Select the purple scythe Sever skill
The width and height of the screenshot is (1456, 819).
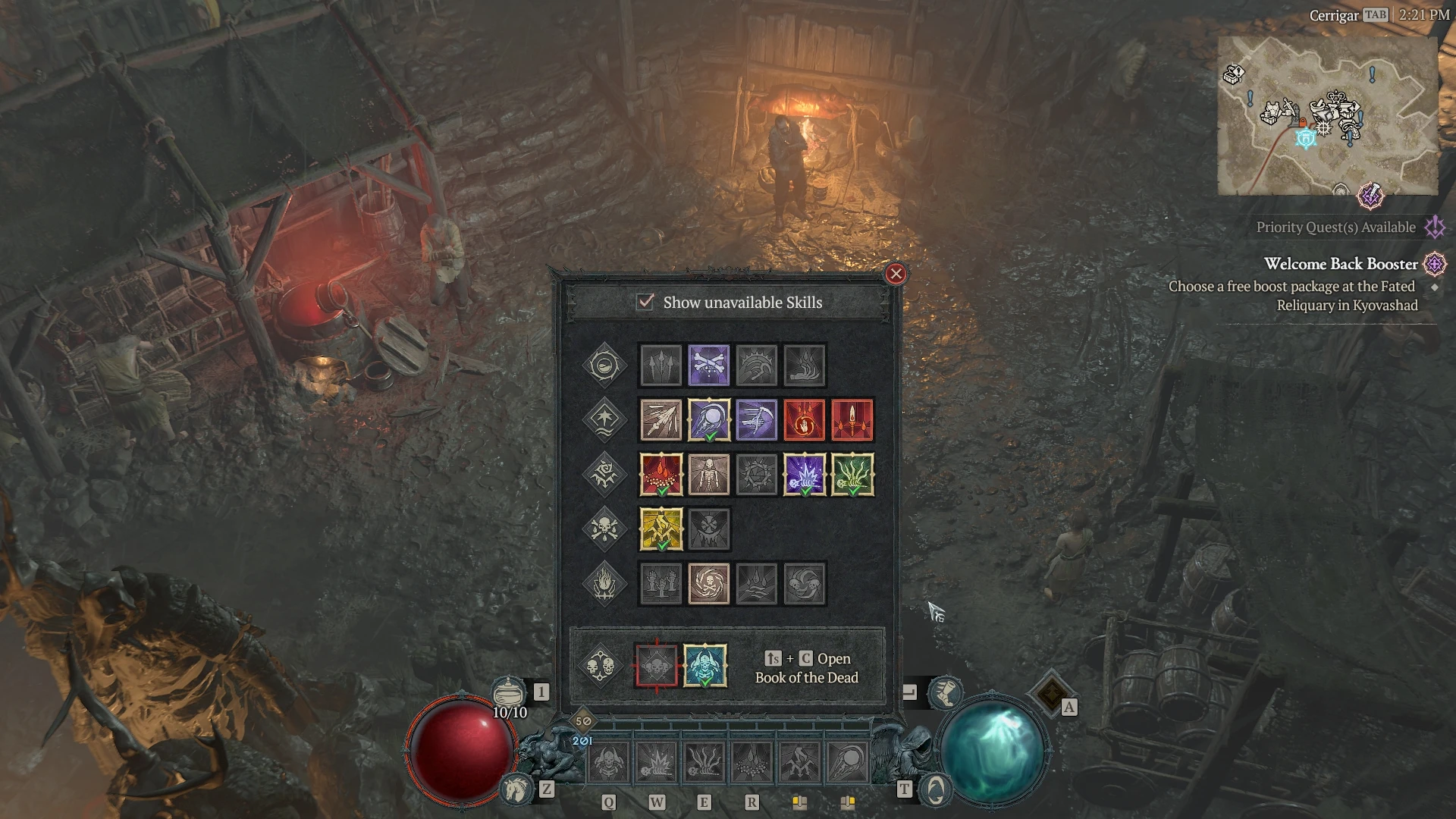pyautogui.click(x=756, y=420)
